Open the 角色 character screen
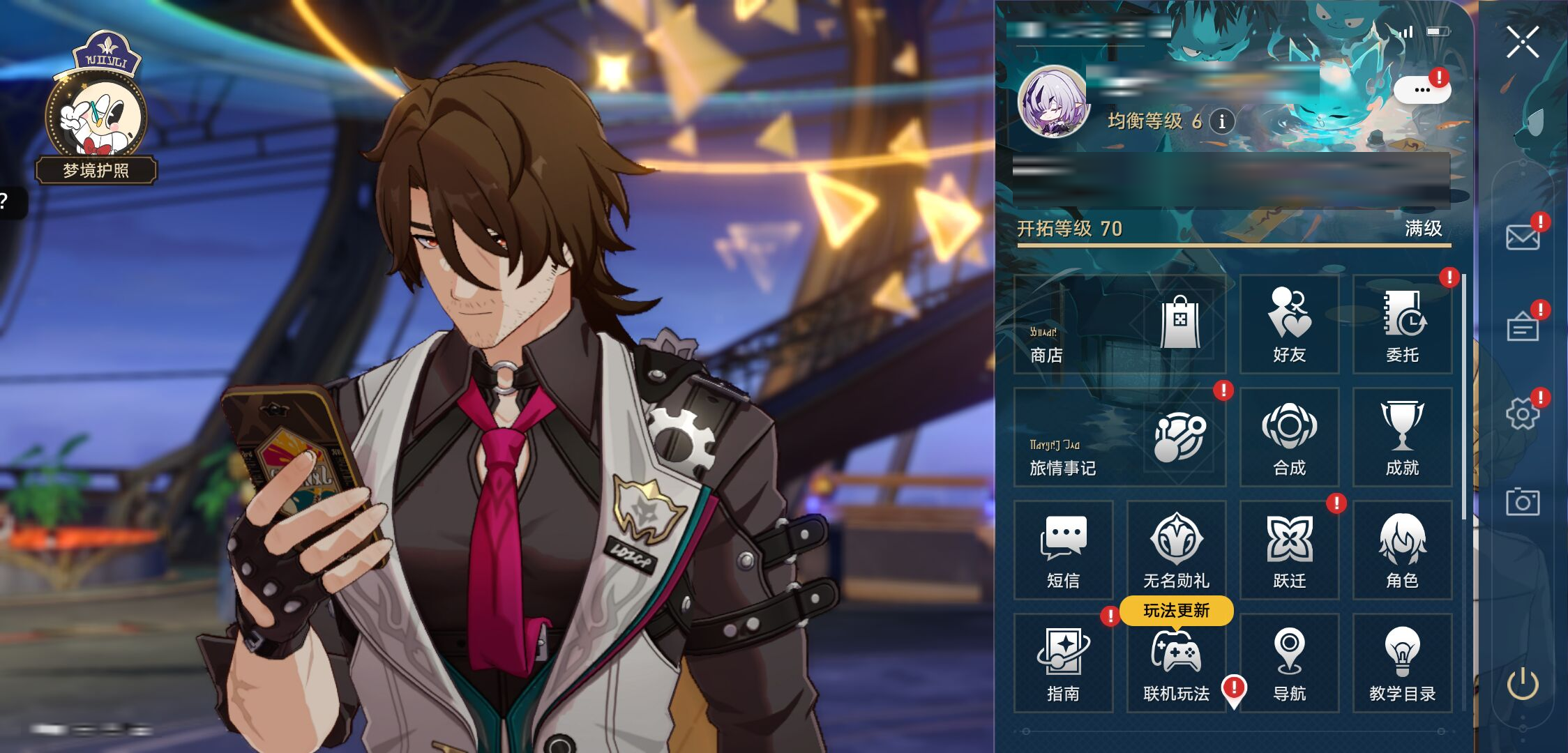Screen dimensions: 1568x753 point(1402,551)
